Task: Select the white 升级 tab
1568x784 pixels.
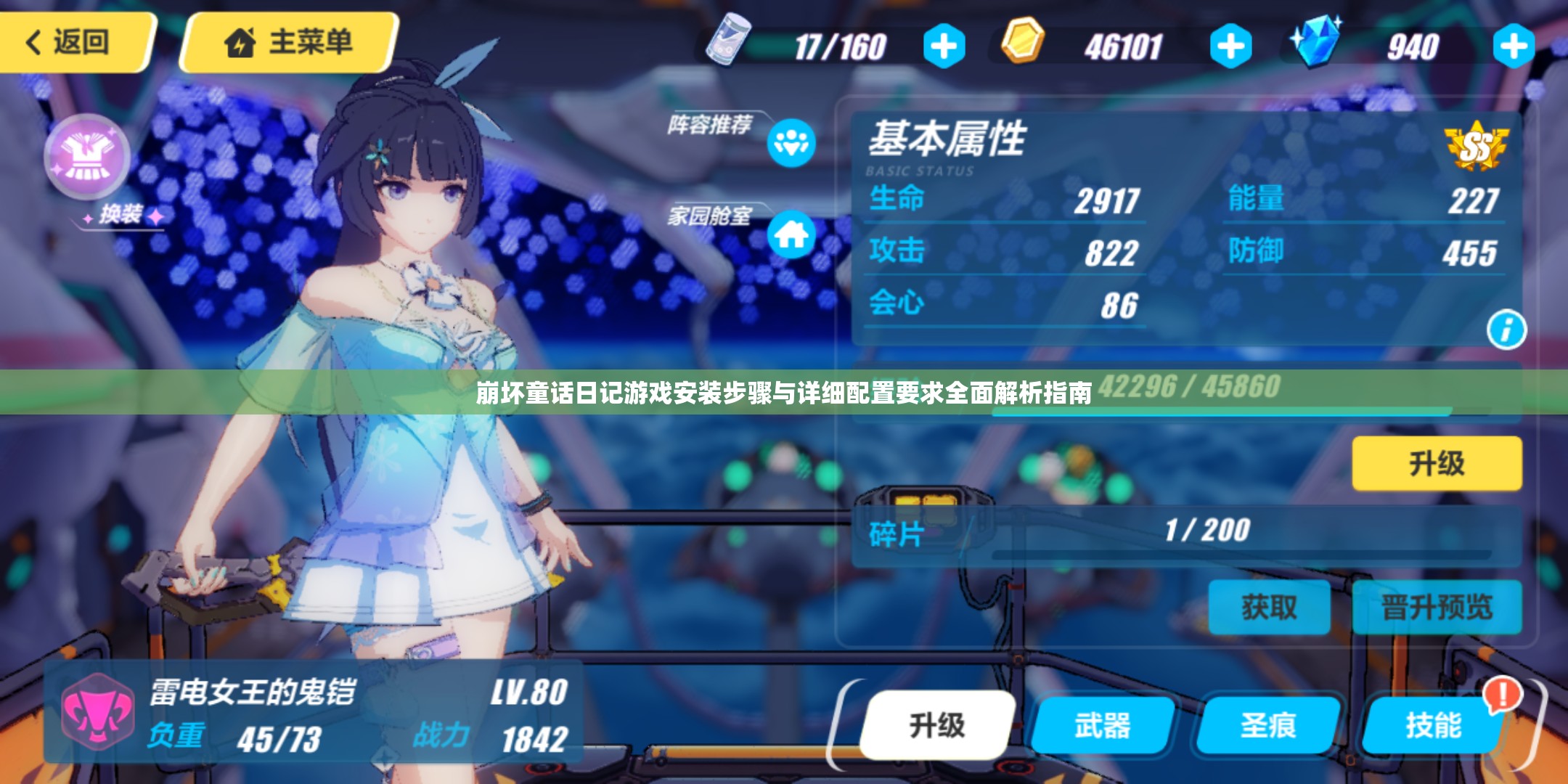Action: click(937, 724)
